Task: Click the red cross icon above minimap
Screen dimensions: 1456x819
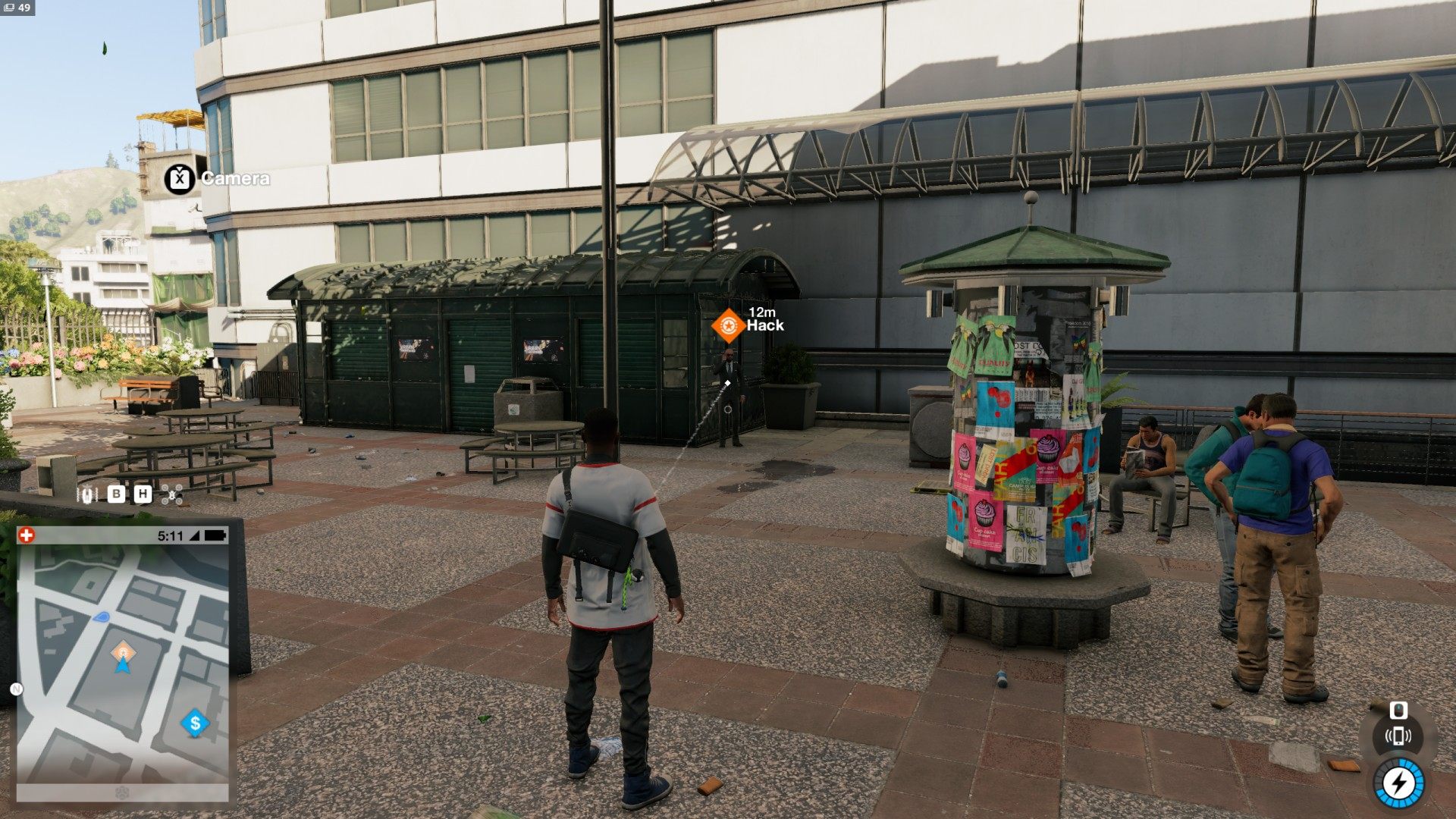Action: 27,535
